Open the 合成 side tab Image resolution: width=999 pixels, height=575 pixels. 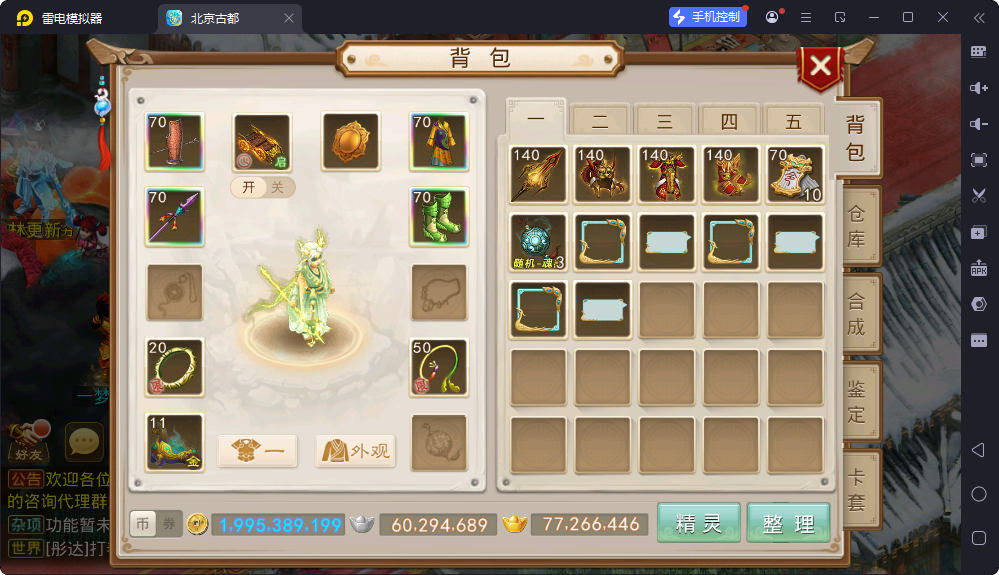pyautogui.click(x=857, y=313)
